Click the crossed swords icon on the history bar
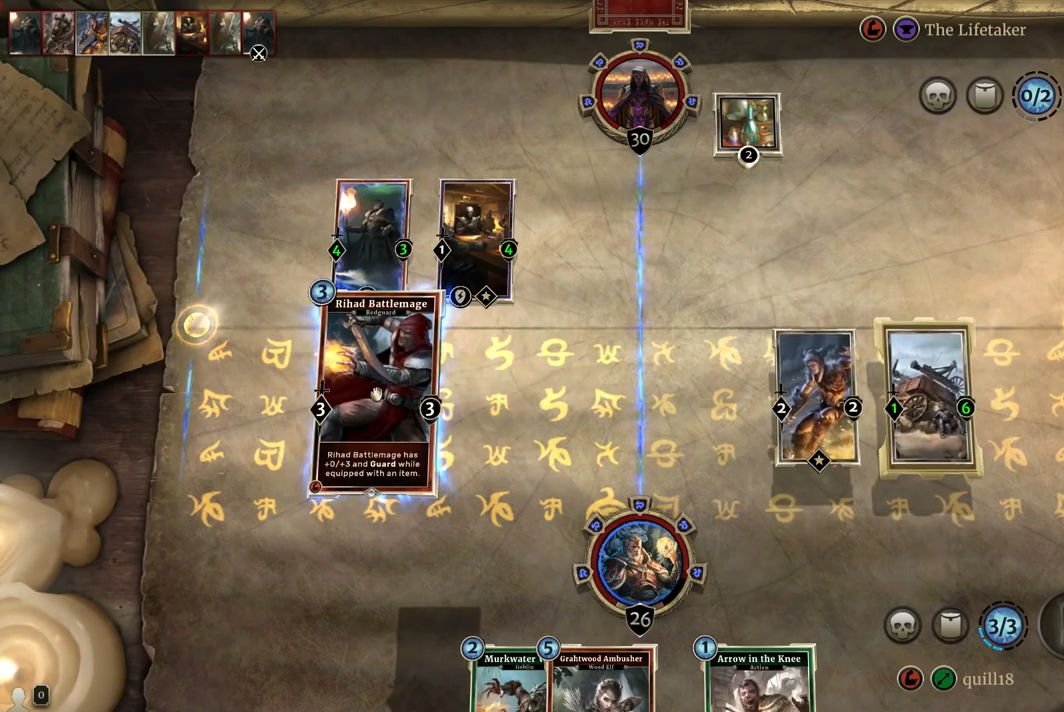This screenshot has width=1064, height=712. (x=258, y=53)
